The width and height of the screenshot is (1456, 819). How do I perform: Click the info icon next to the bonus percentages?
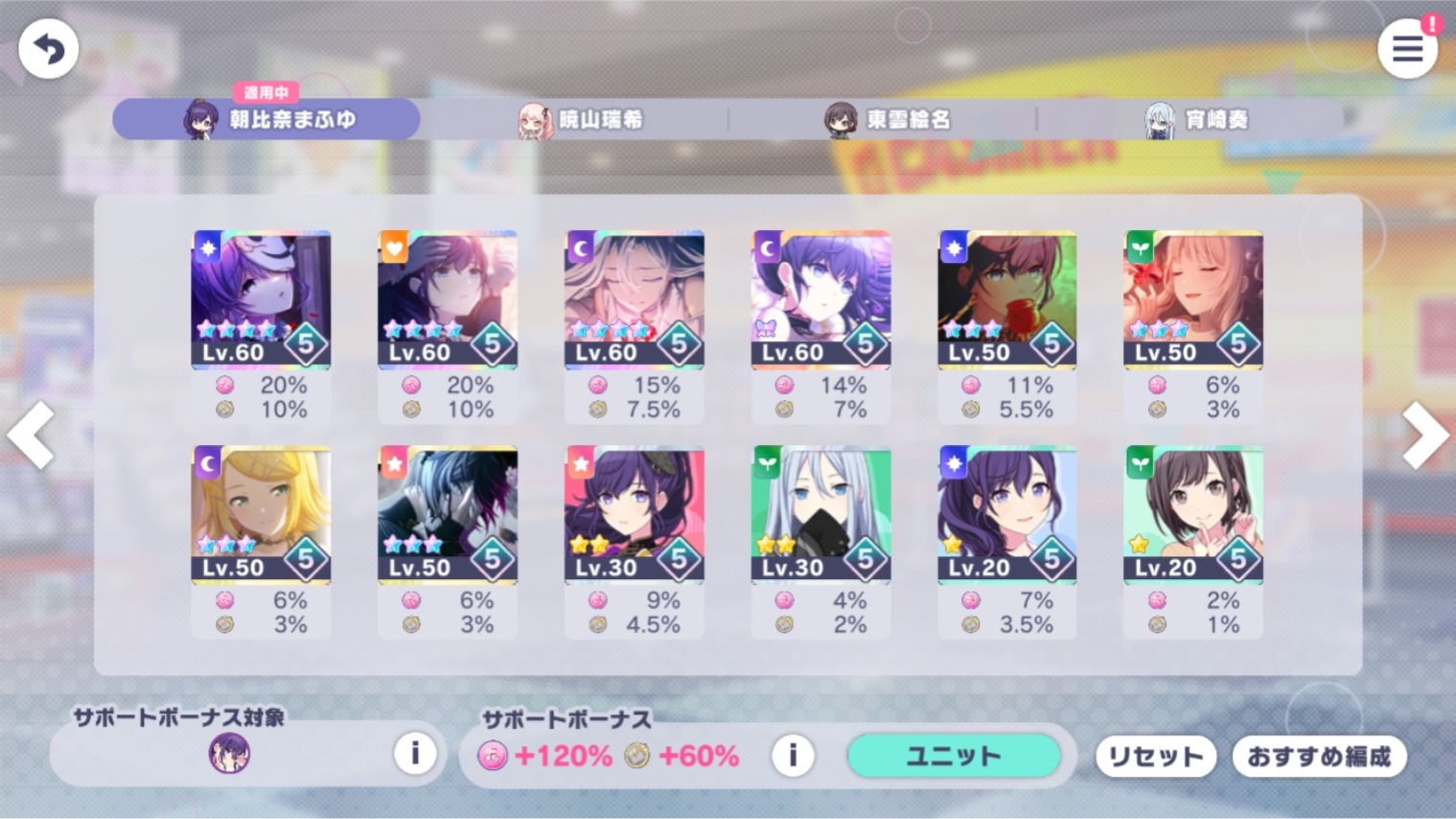(x=792, y=755)
